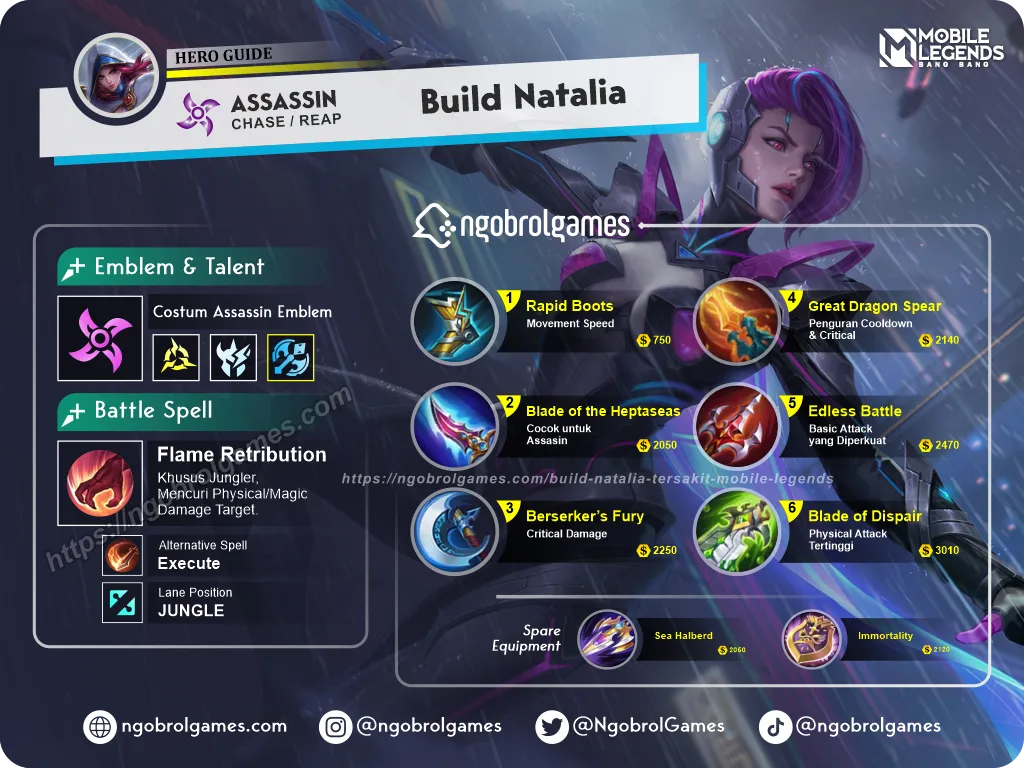Screen dimensions: 1024x768
Task: Pick the Immortality spare equipment icon
Action: coord(811,639)
